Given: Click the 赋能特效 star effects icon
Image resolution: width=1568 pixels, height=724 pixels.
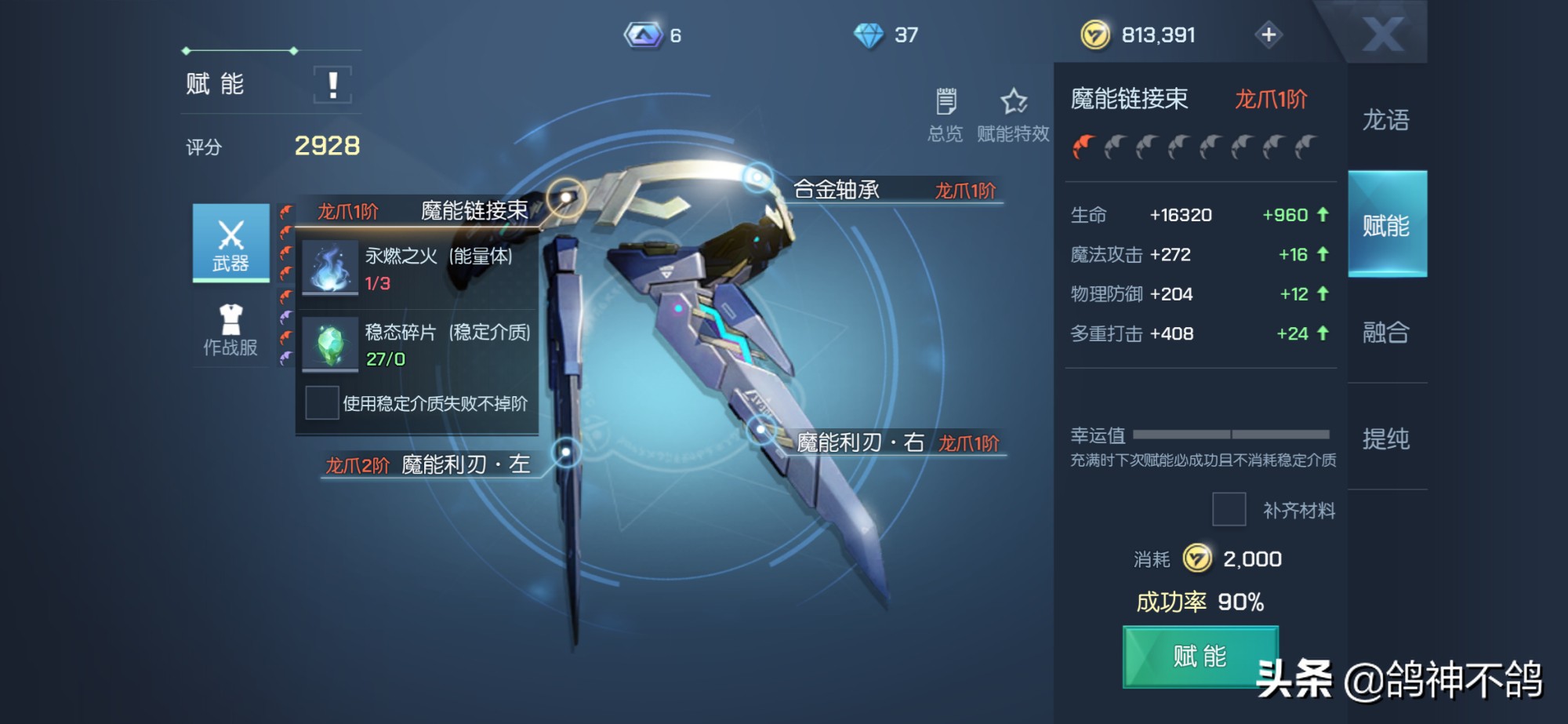Looking at the screenshot, I should coord(1011,100).
